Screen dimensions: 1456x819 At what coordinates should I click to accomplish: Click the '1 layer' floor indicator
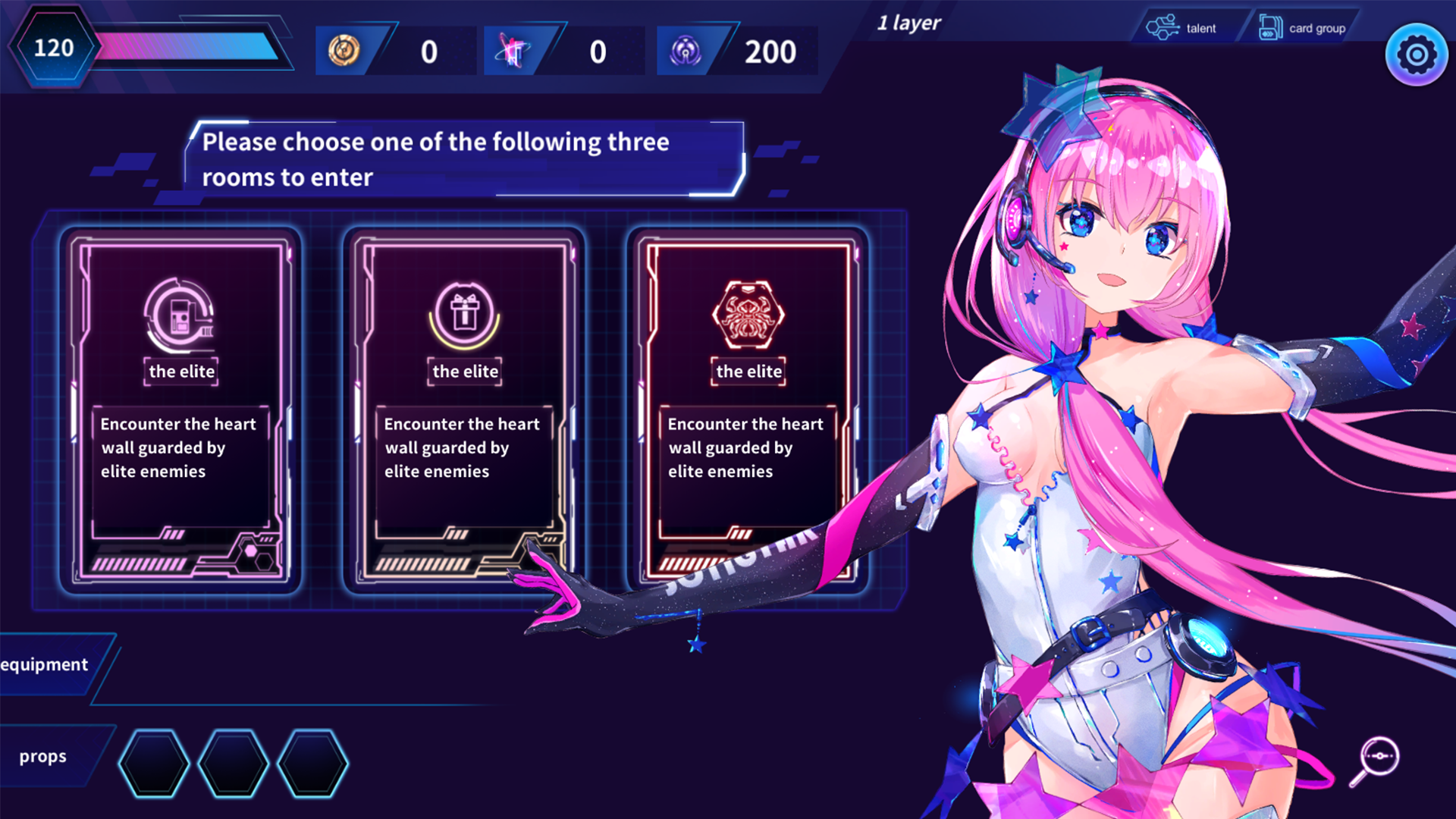tap(909, 24)
